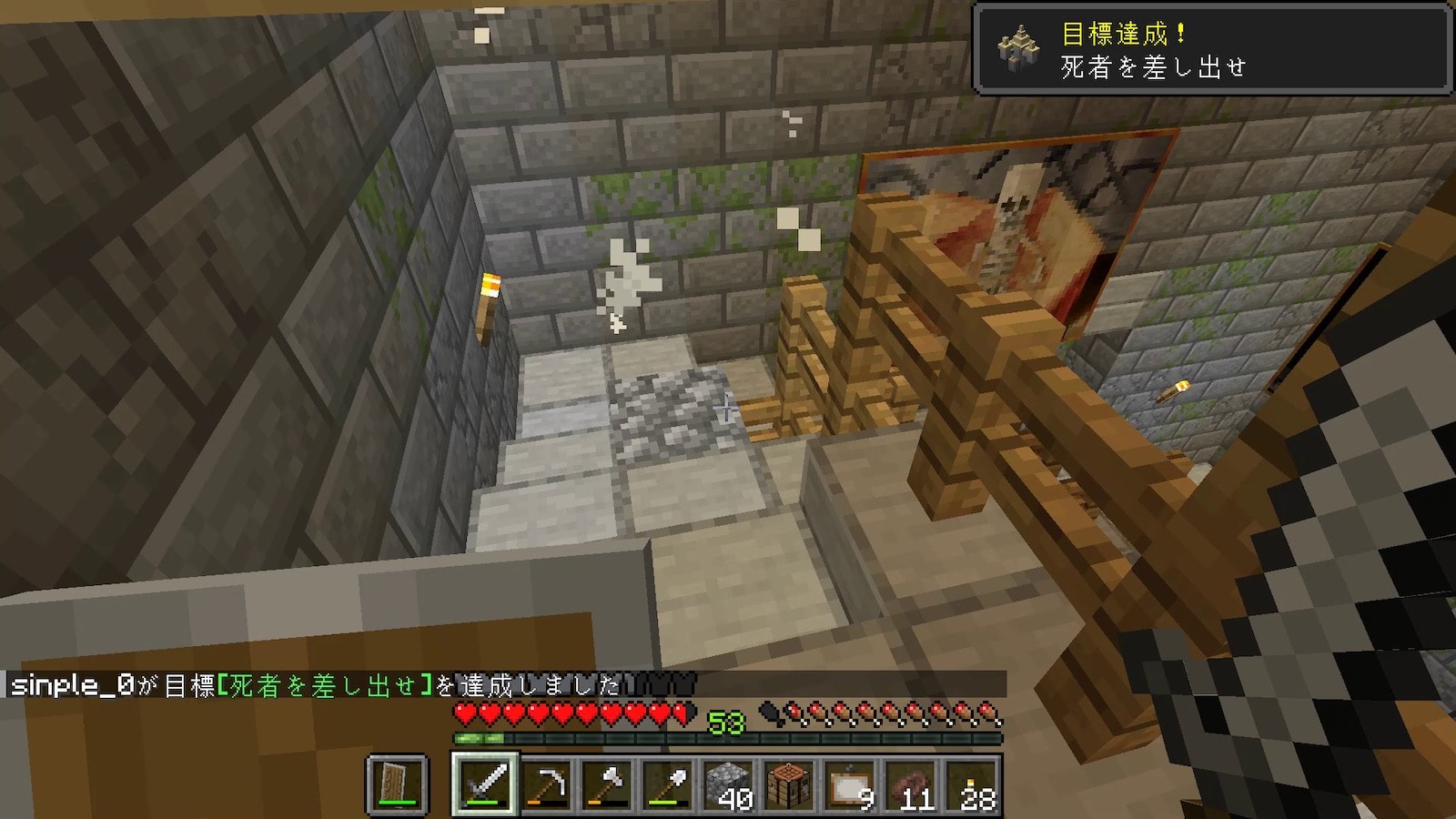Image resolution: width=1456 pixels, height=819 pixels.
Task: Switch to the iron shovel slot
Action: click(668, 783)
